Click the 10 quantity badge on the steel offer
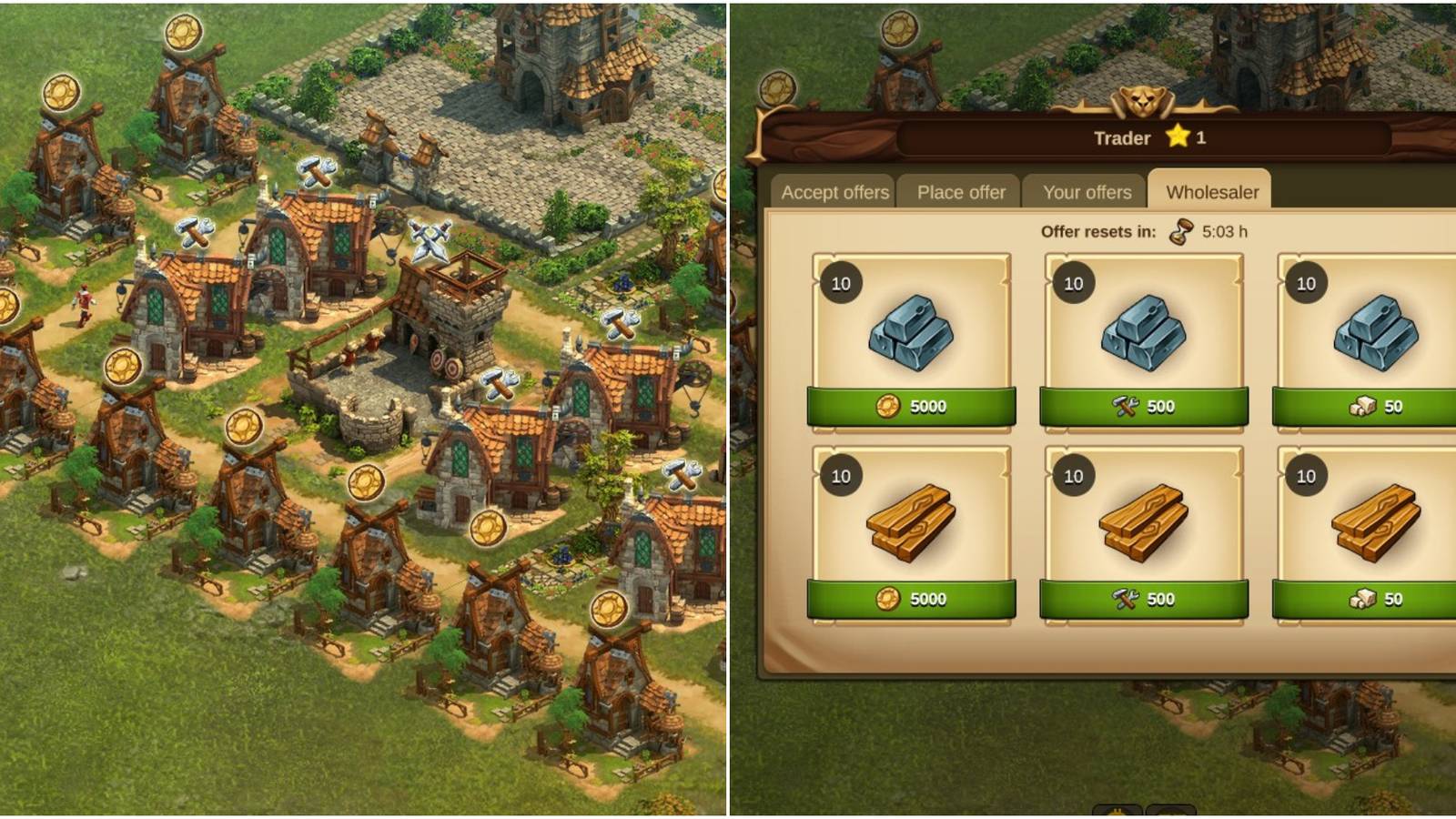The image size is (1456, 819). coord(841,283)
